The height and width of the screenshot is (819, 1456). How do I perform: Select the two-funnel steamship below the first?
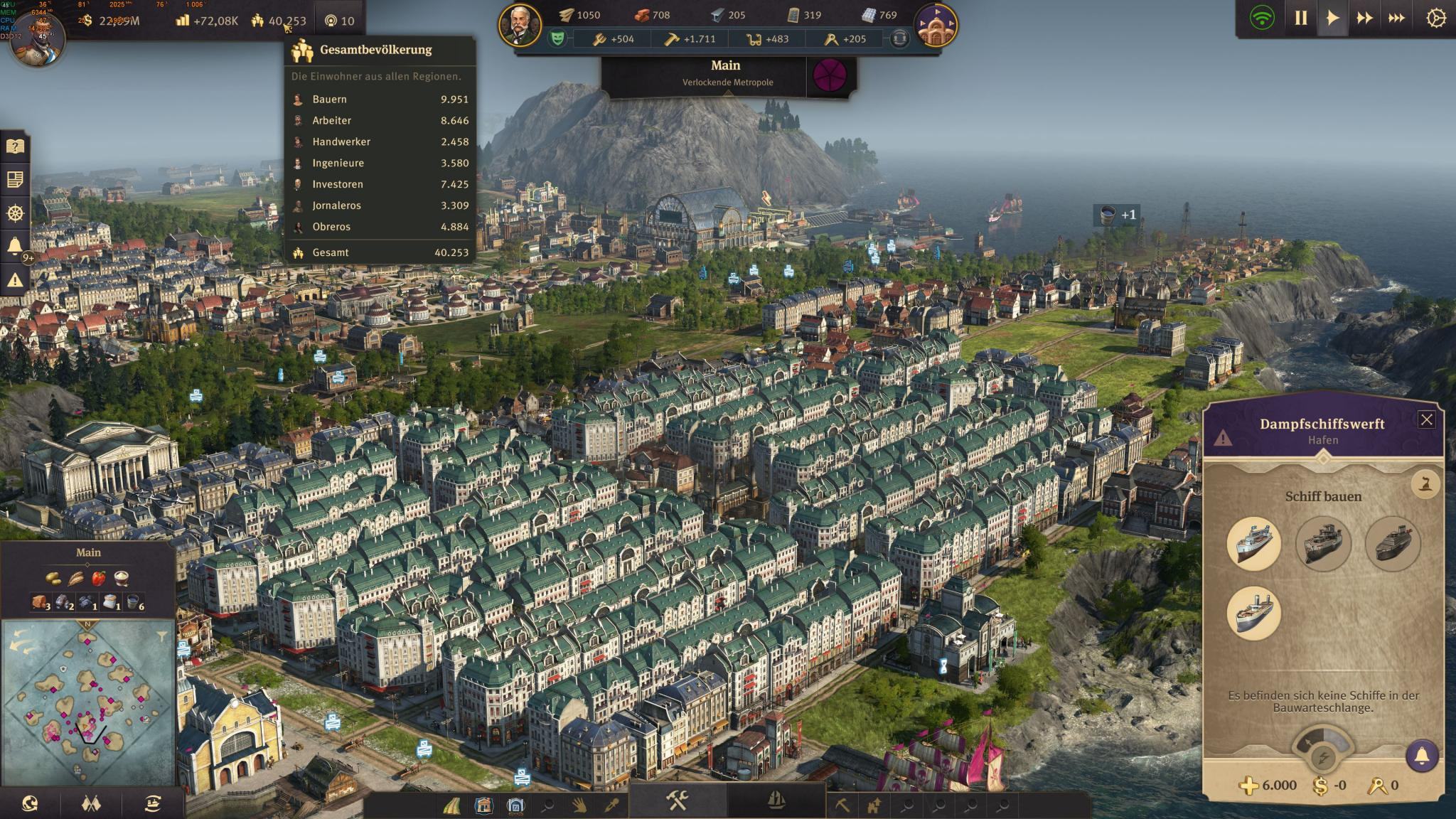pyautogui.click(x=1253, y=613)
